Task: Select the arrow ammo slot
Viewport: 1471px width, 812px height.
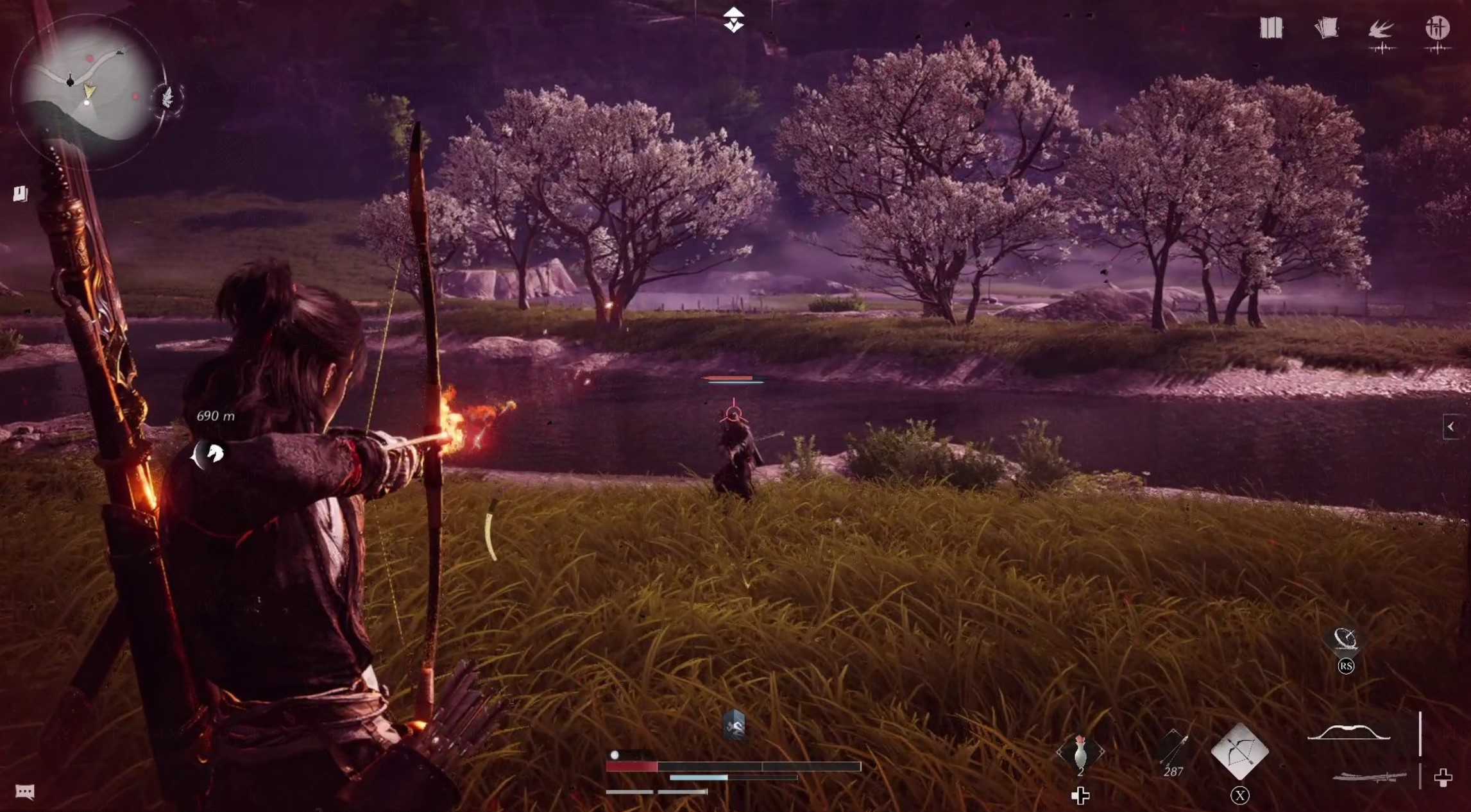Action: tap(1174, 750)
